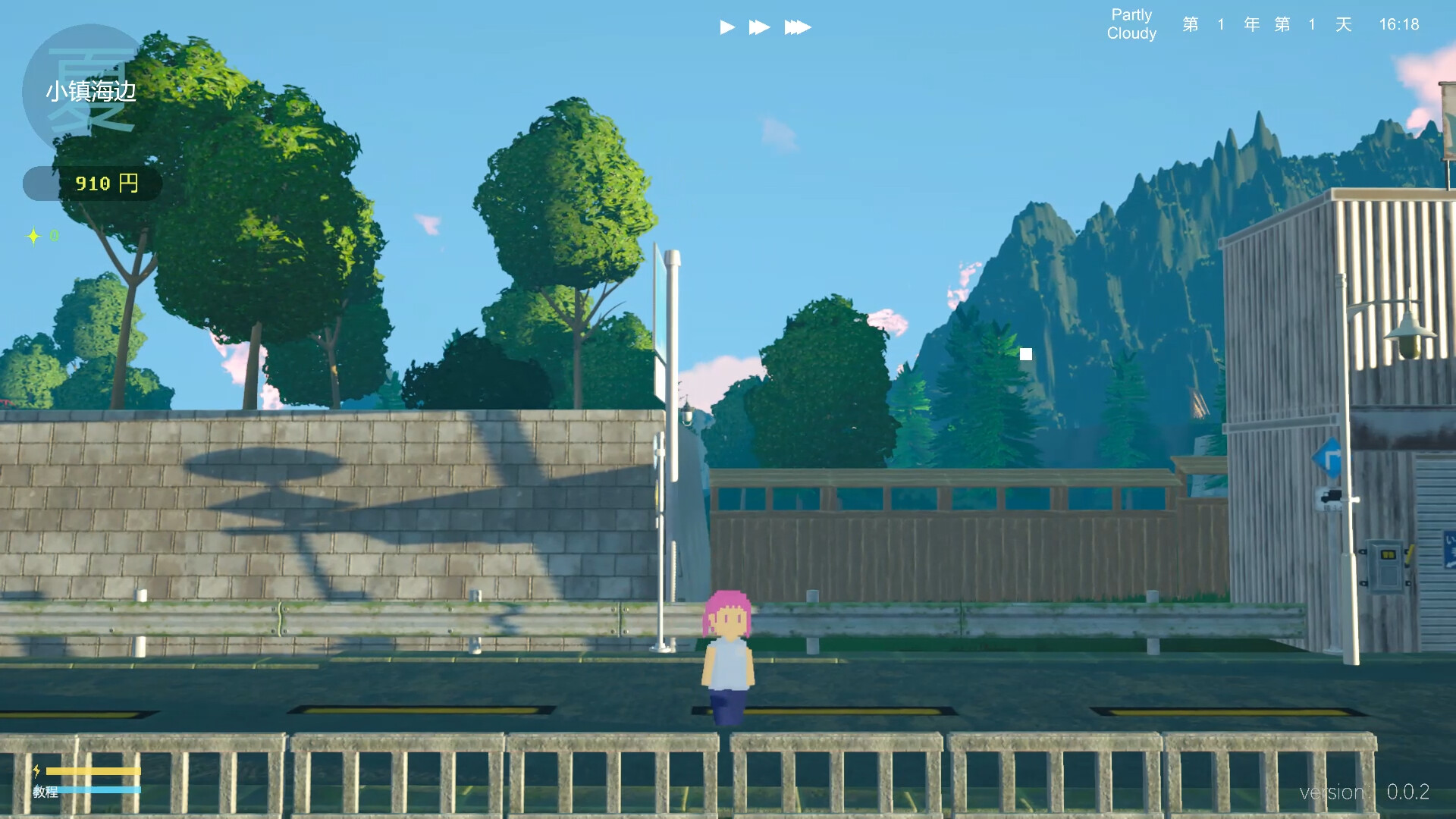The height and width of the screenshot is (819, 1456).
Task: Select the single-arrow normal speed icon
Action: pyautogui.click(x=726, y=27)
